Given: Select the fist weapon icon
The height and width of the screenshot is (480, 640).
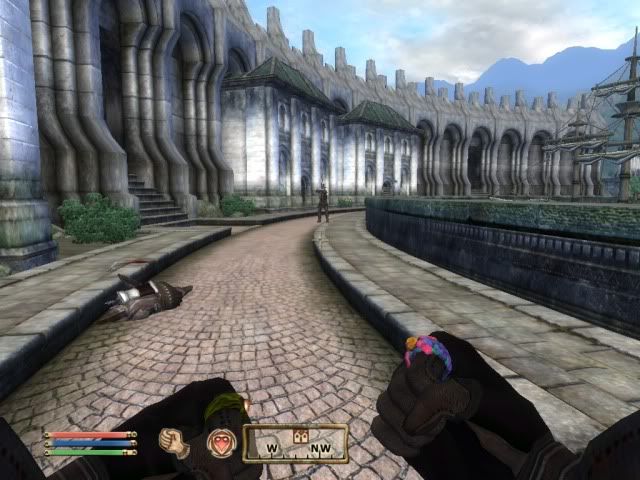Looking at the screenshot, I should 174,441.
